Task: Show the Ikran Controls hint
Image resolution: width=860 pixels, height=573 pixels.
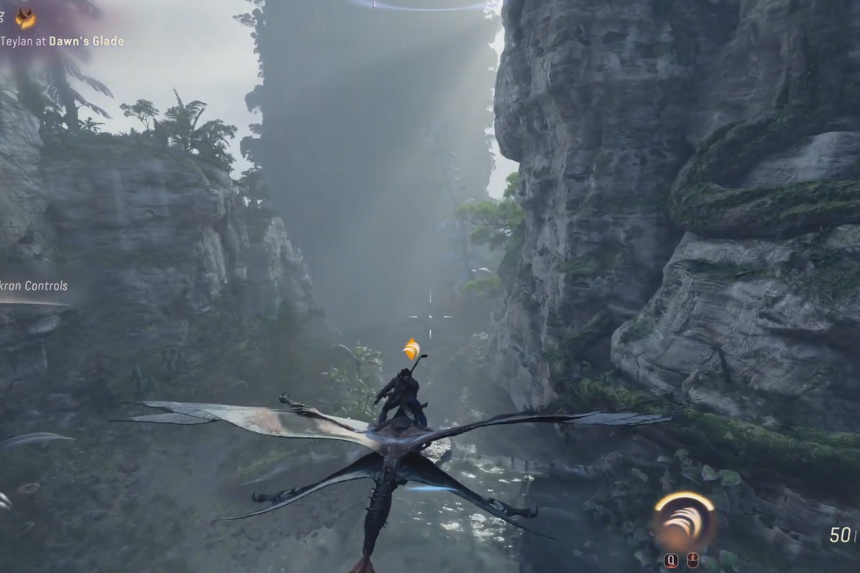Action: click(x=34, y=286)
